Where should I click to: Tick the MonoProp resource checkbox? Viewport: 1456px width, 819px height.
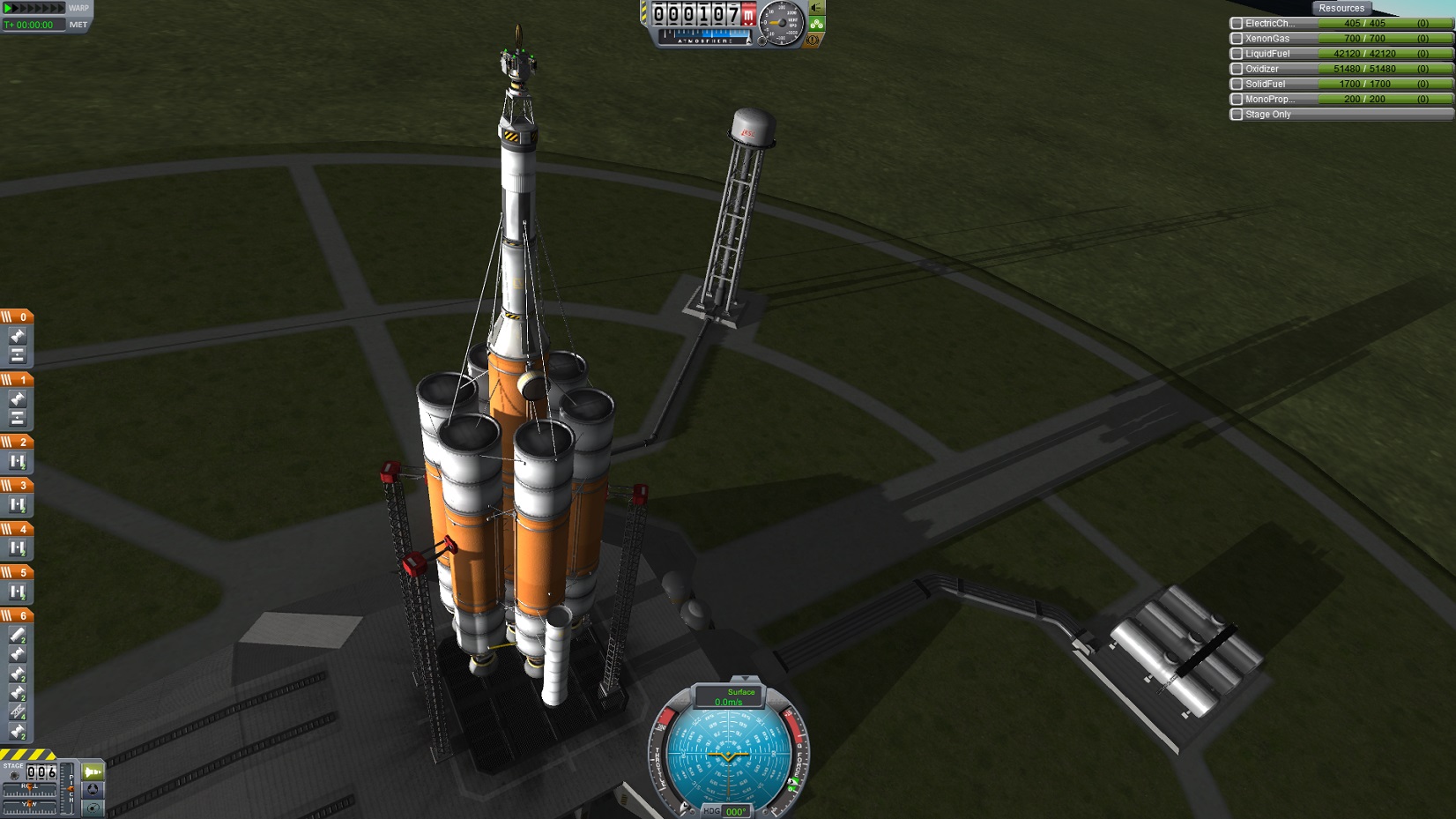[1237, 99]
